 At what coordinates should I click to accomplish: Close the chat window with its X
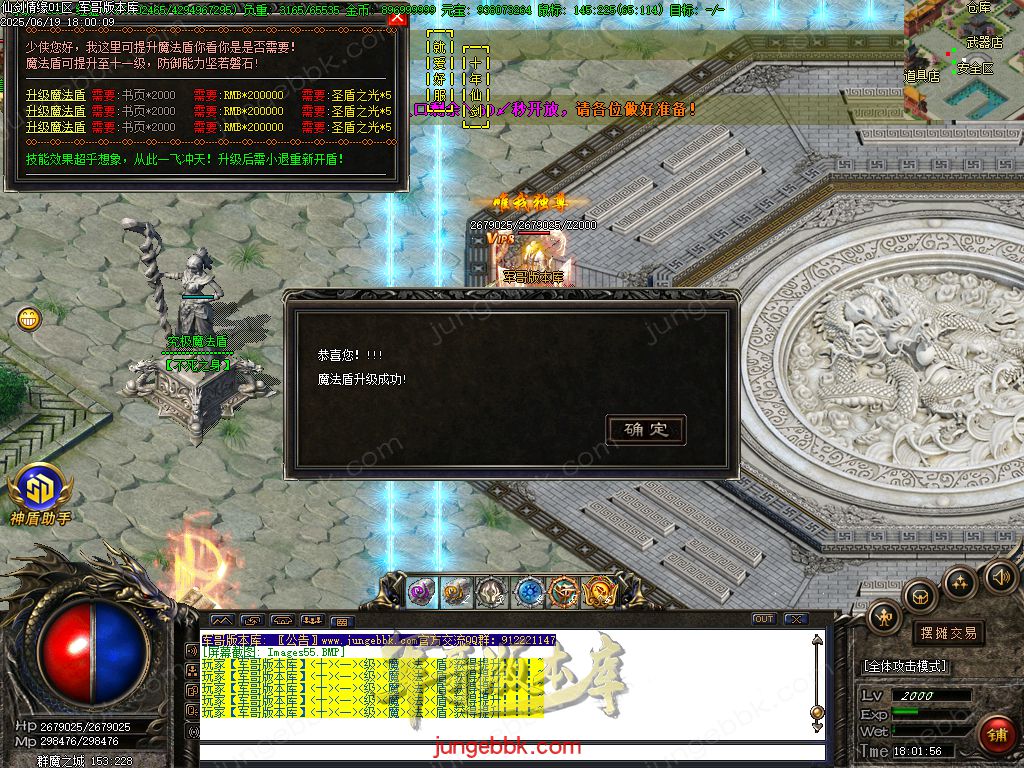pos(795,619)
